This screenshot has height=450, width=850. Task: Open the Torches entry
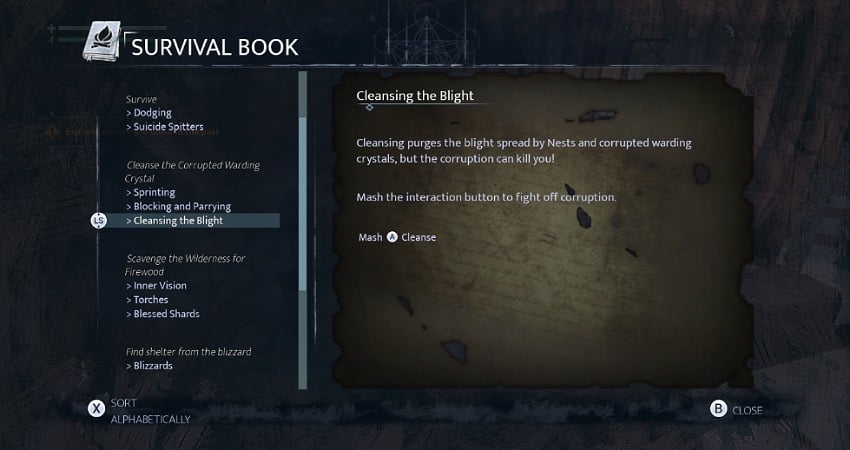click(x=150, y=299)
